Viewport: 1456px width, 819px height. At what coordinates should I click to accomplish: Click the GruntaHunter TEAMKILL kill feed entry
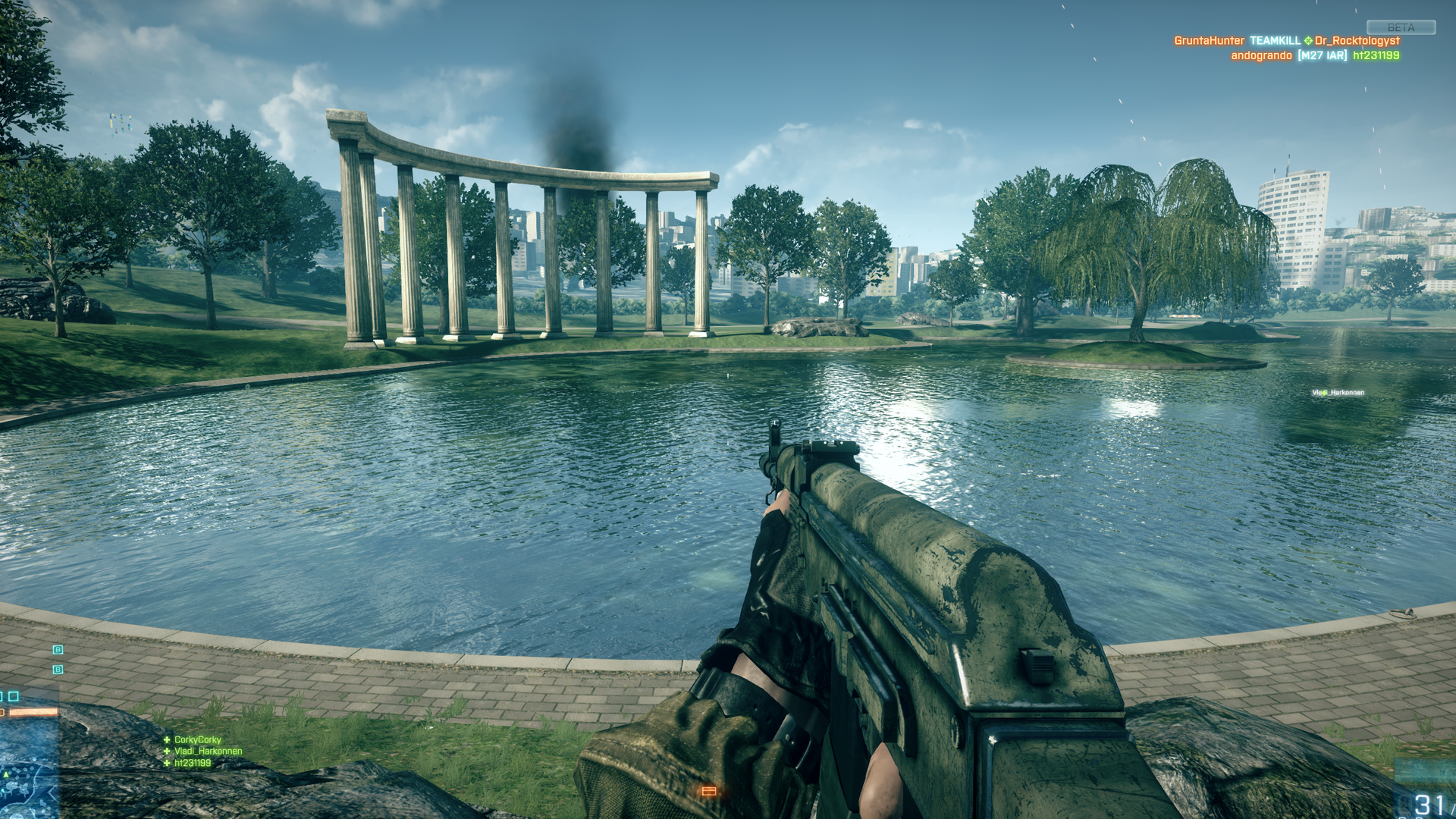tap(1286, 41)
